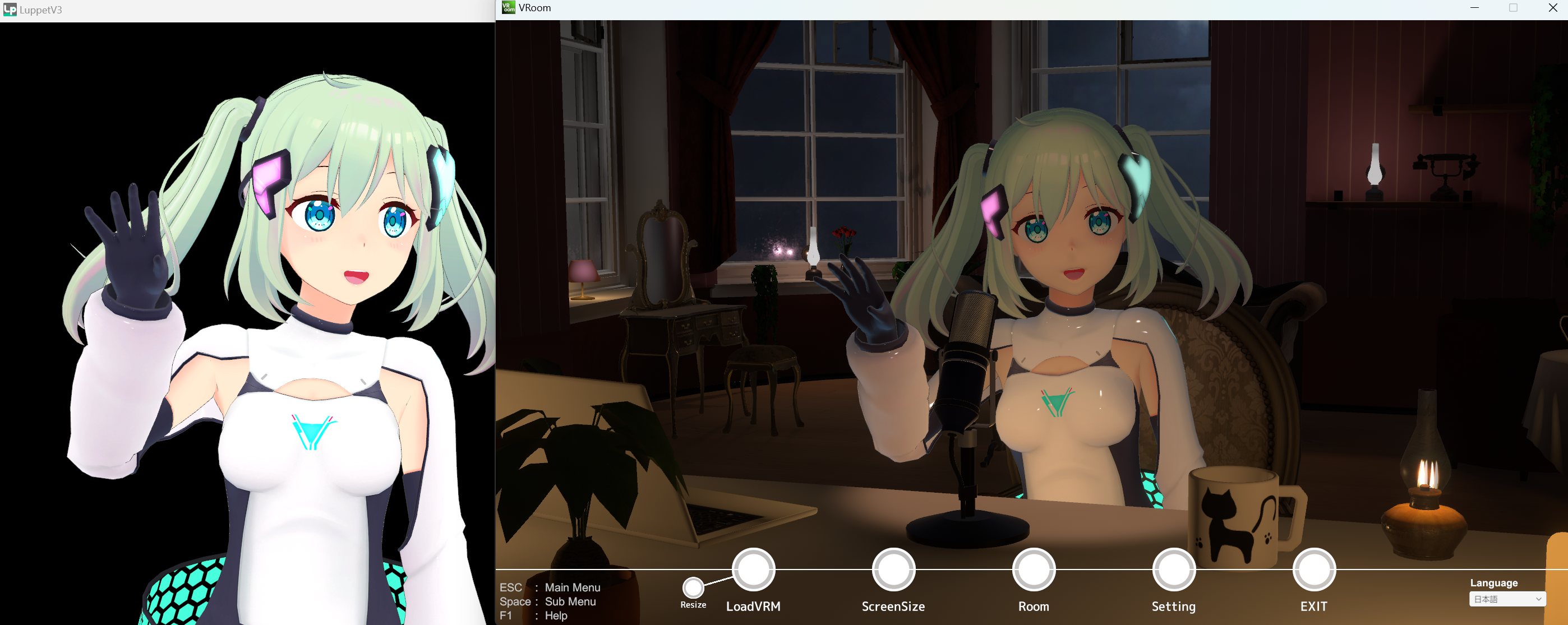Image resolution: width=1568 pixels, height=625 pixels.
Task: Open the Language dropdown
Action: (1506, 599)
